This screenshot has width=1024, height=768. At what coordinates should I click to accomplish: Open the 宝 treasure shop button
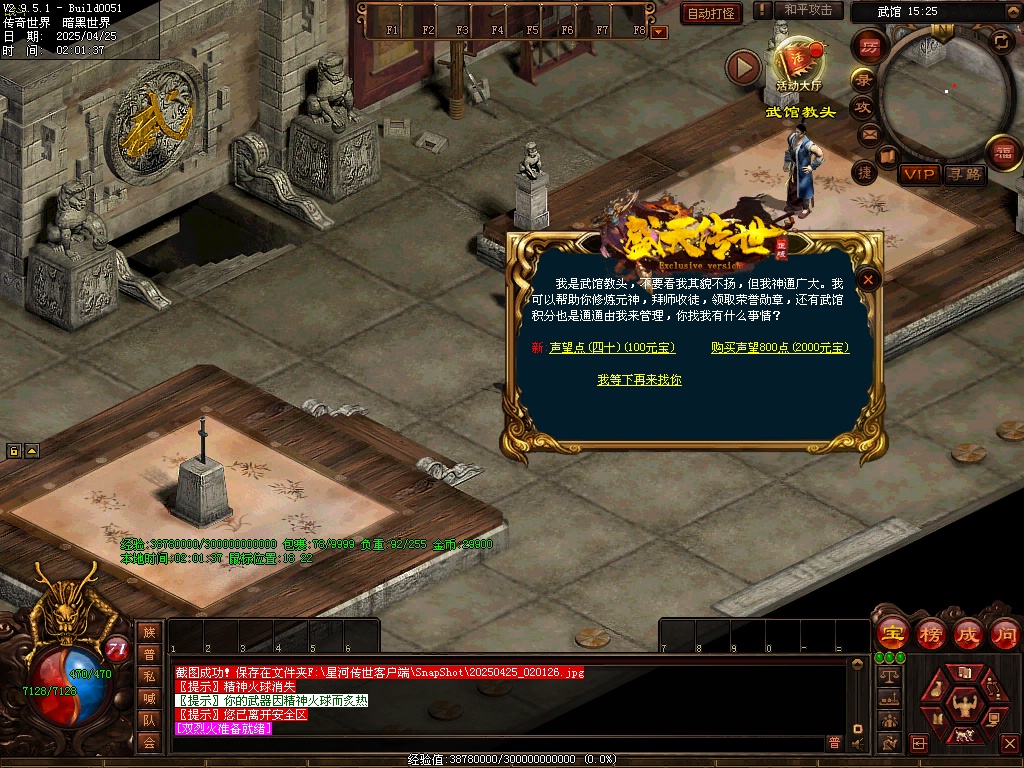pyautogui.click(x=891, y=634)
